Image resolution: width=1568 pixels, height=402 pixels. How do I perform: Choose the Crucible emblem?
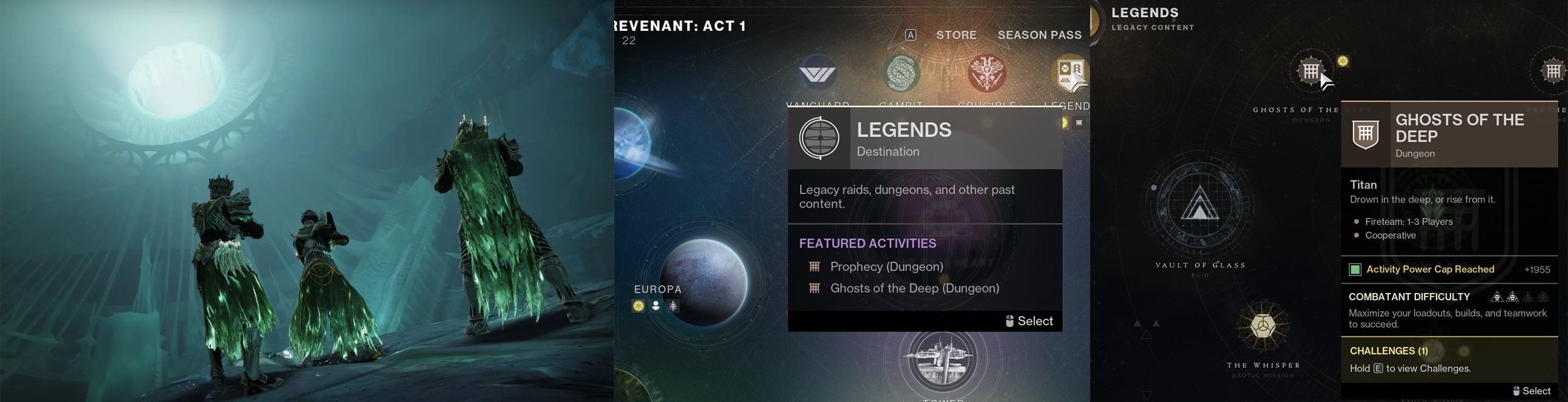click(x=987, y=74)
